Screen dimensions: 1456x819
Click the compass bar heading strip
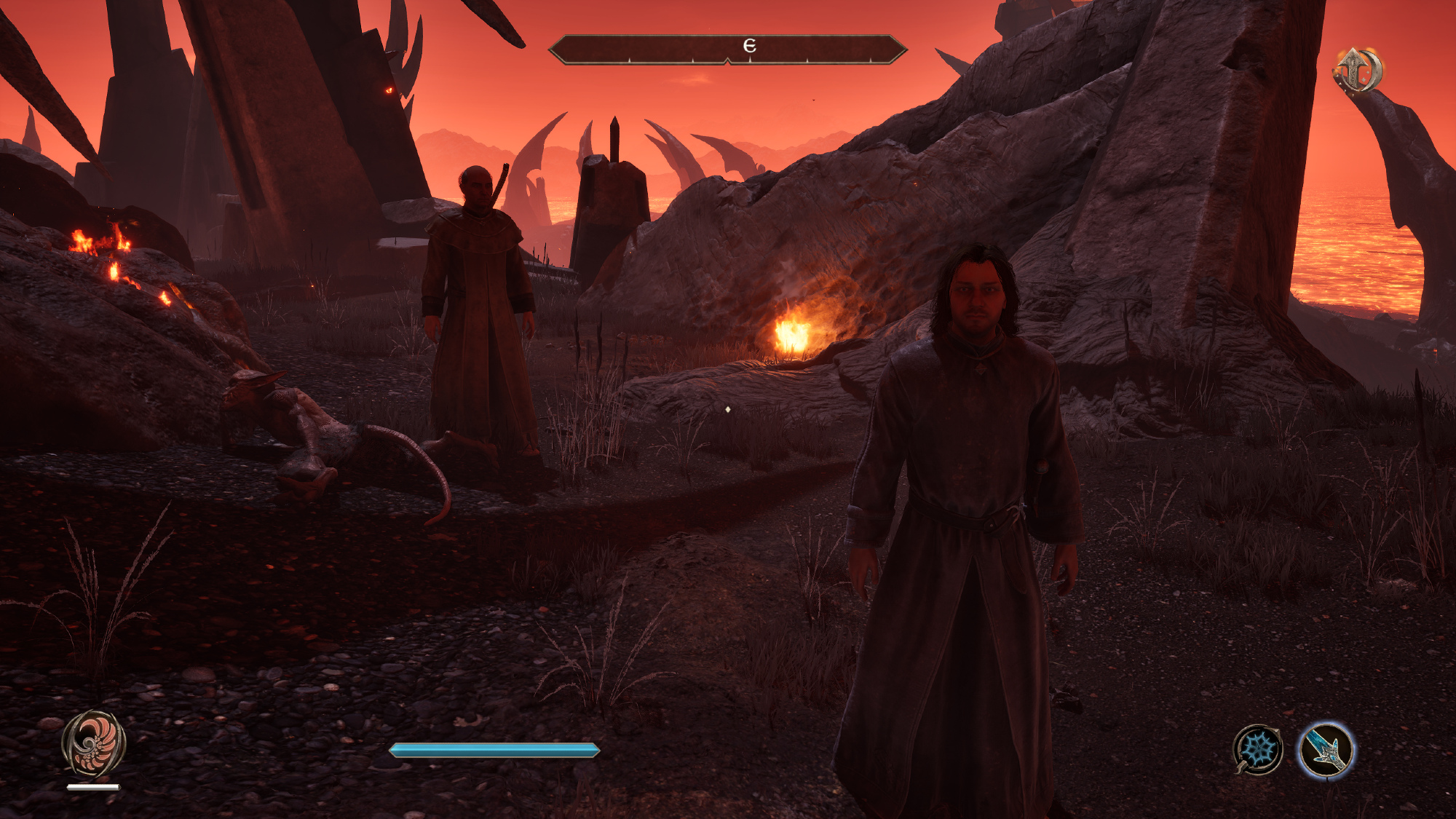(x=727, y=50)
